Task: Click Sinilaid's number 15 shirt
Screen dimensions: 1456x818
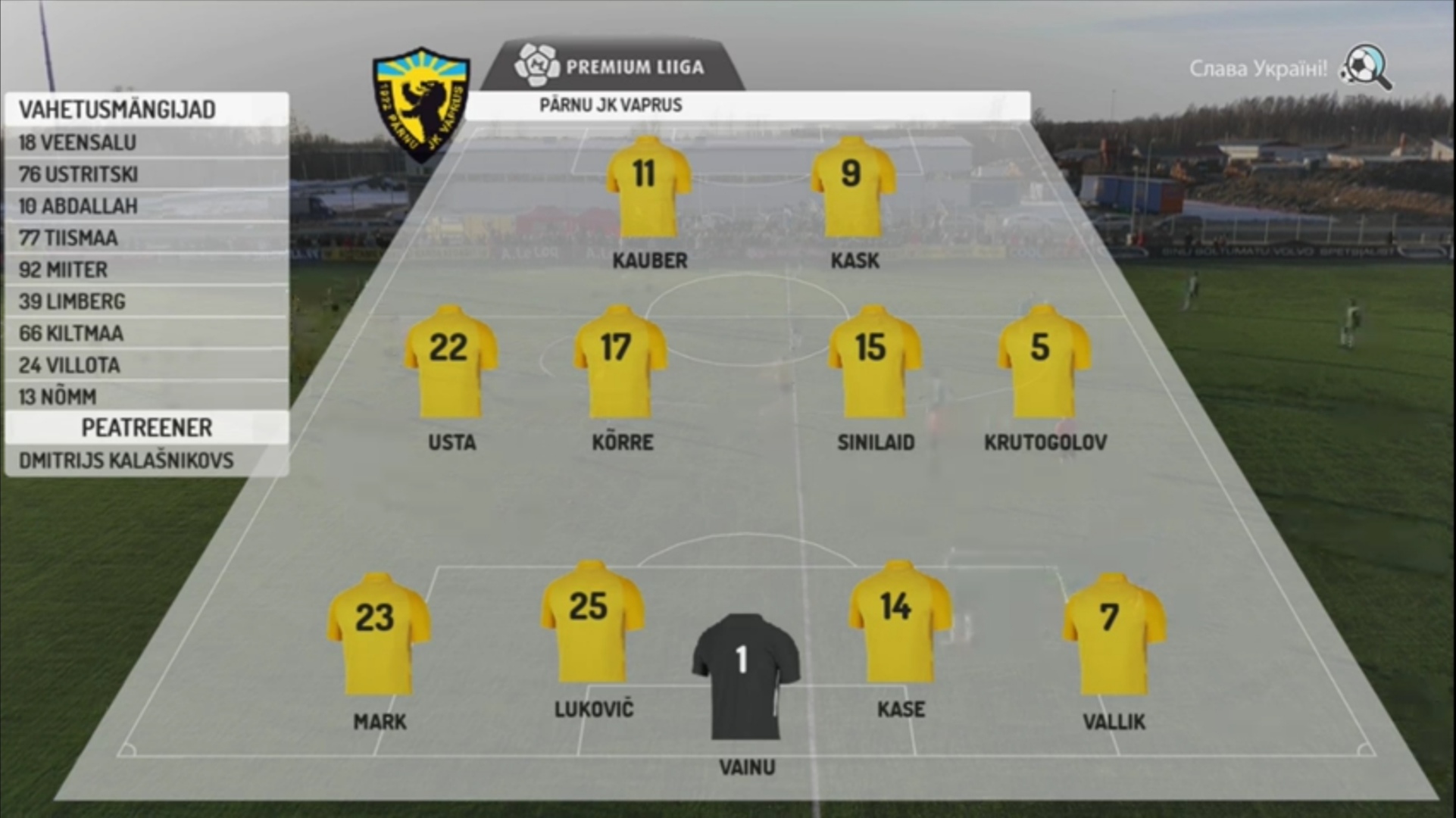Action: (x=874, y=361)
